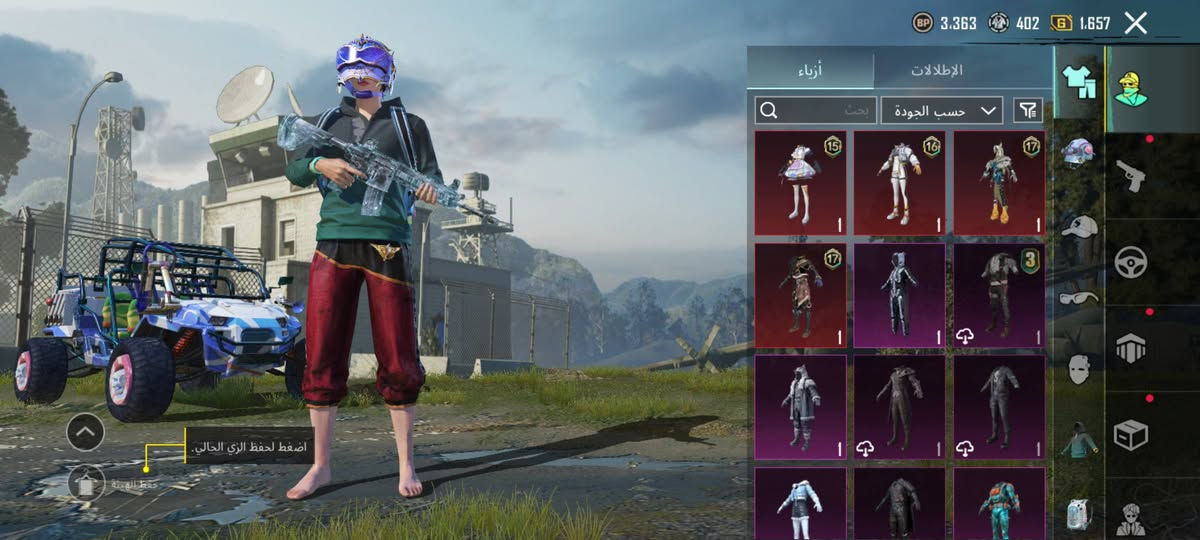Open the face mask category
1200x540 pixels.
[x=1078, y=369]
